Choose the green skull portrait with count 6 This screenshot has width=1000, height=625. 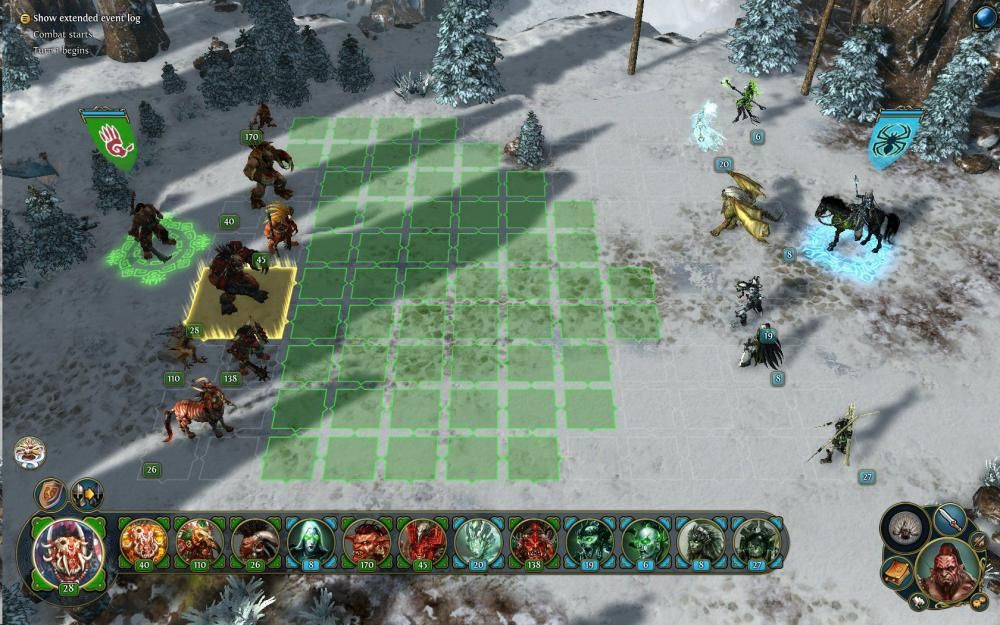tap(644, 541)
